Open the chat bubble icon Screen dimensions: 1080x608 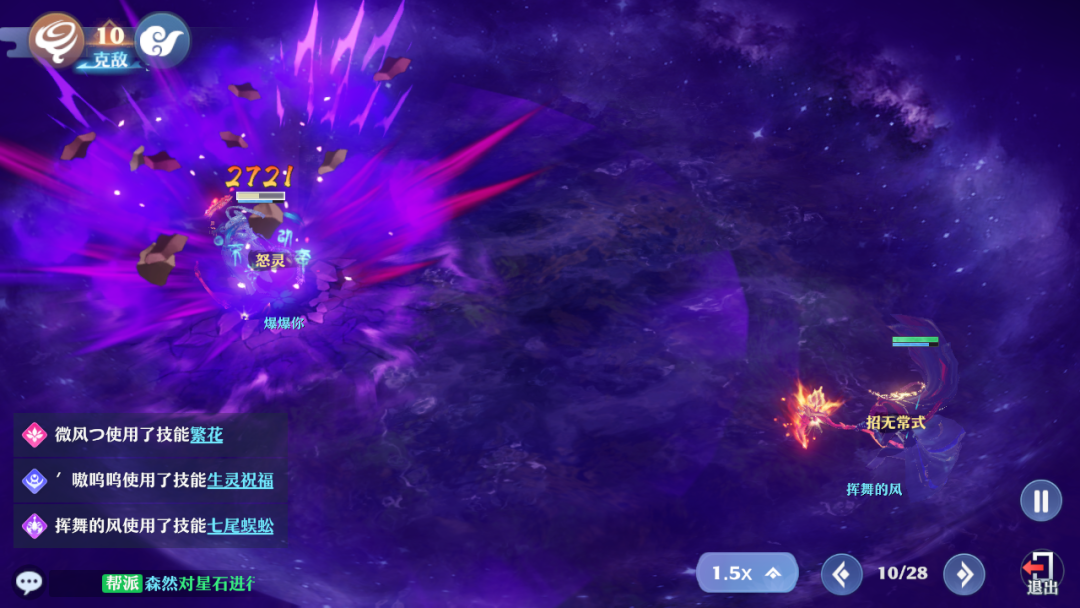click(28, 582)
